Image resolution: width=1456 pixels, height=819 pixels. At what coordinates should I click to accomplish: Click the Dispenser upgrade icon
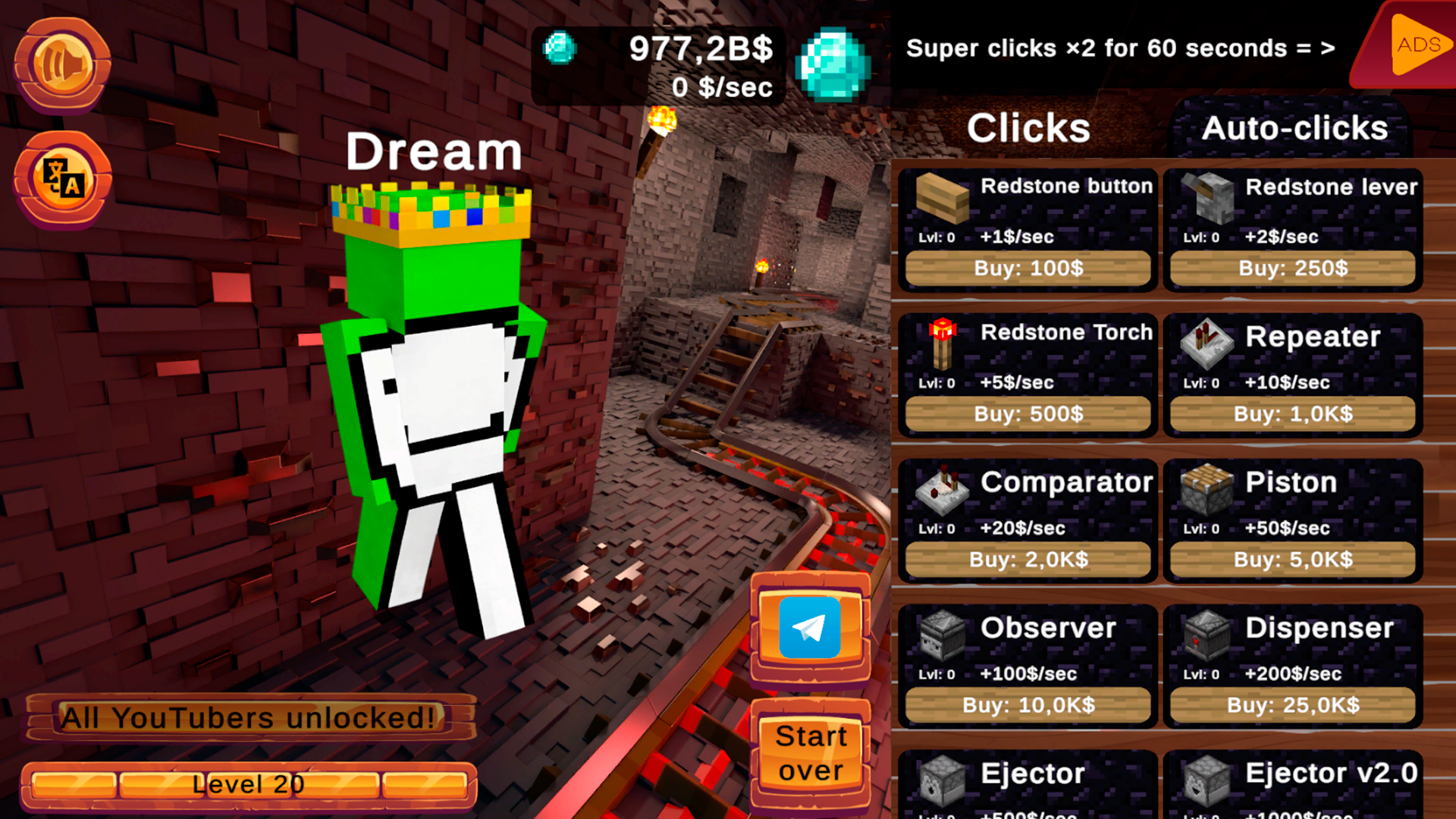pos(1206,637)
